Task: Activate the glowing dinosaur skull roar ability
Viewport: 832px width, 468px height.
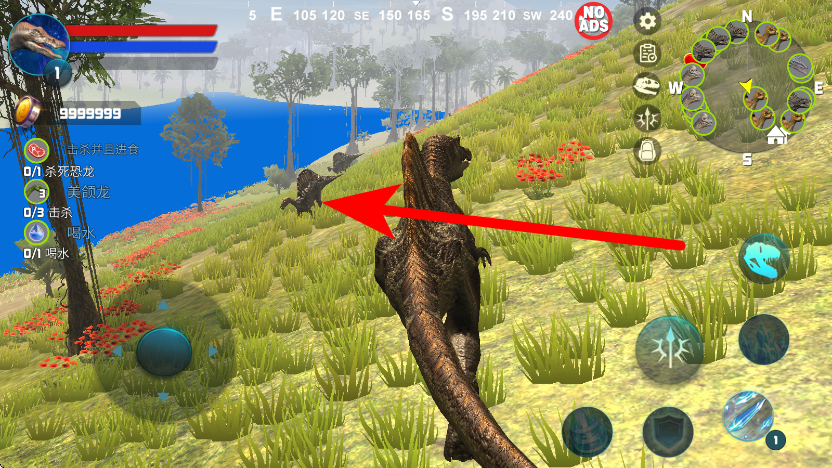Action: pyautogui.click(x=764, y=259)
